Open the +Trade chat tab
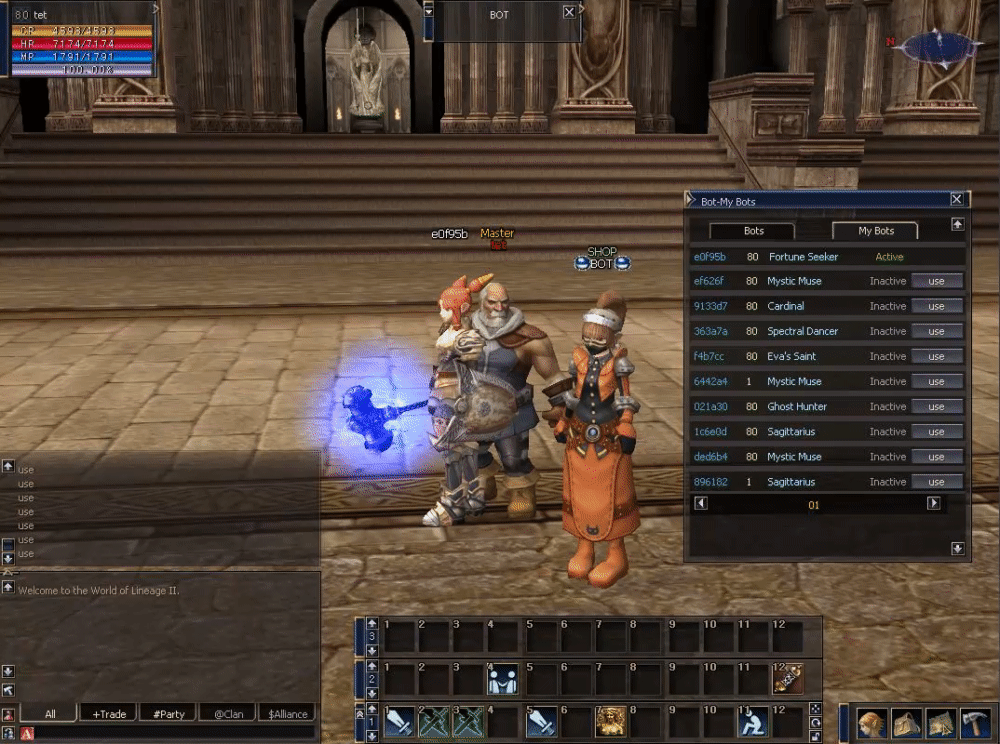Screen dimensions: 1000x744 (x=109, y=714)
